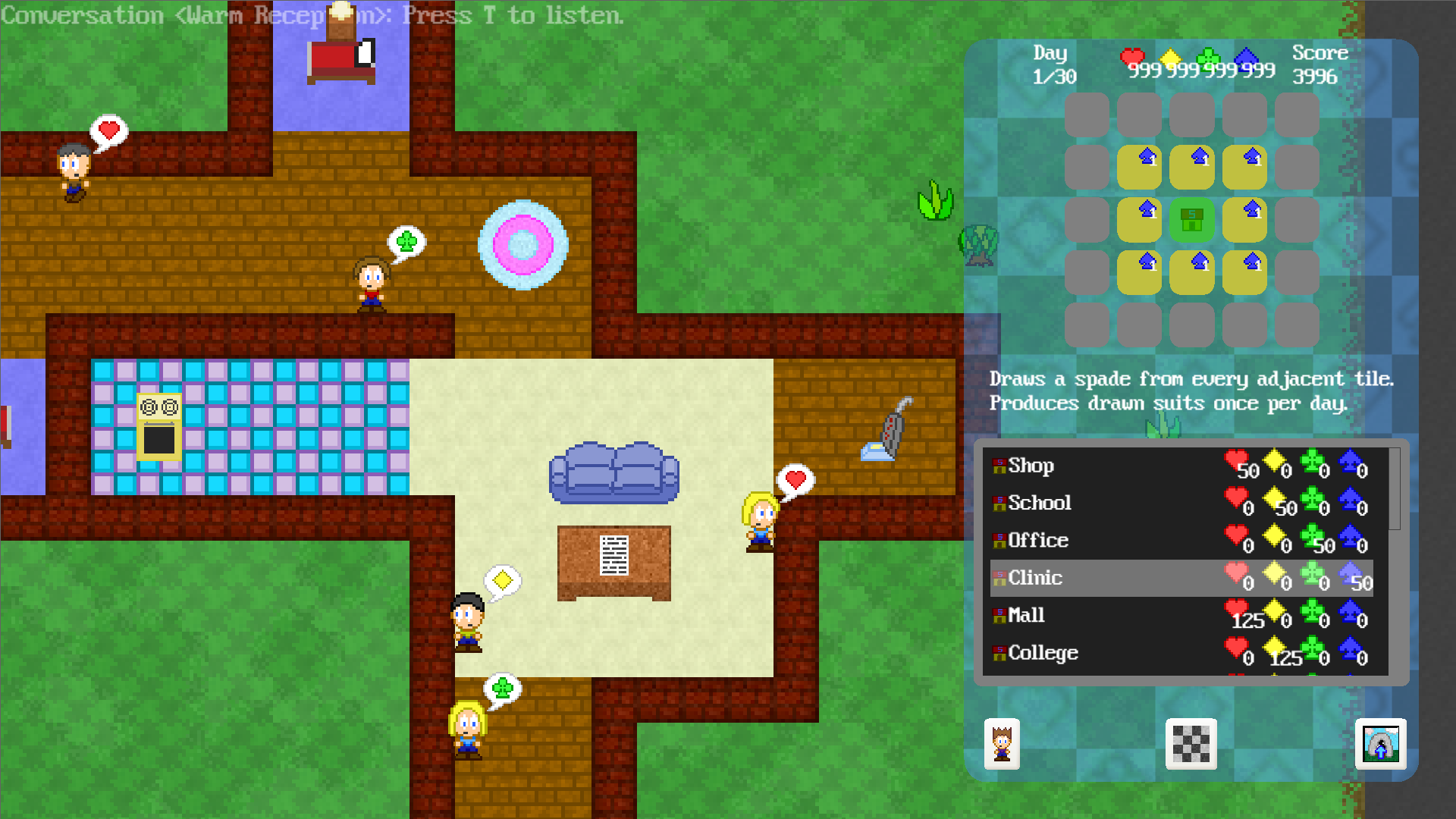The image size is (1456, 819).
Task: Select the tunnel exit tile button
Action: pos(1382,745)
